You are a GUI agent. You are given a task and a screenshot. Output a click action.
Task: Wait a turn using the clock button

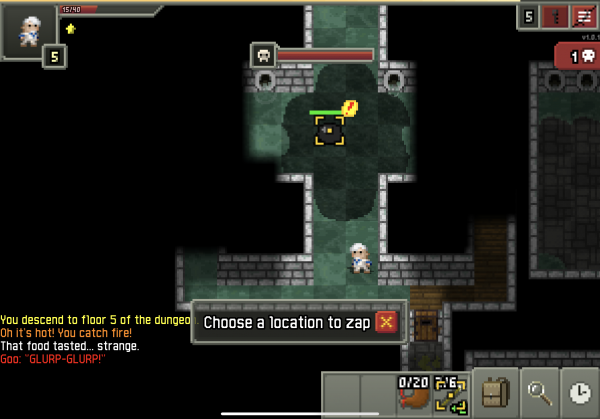tap(580, 393)
